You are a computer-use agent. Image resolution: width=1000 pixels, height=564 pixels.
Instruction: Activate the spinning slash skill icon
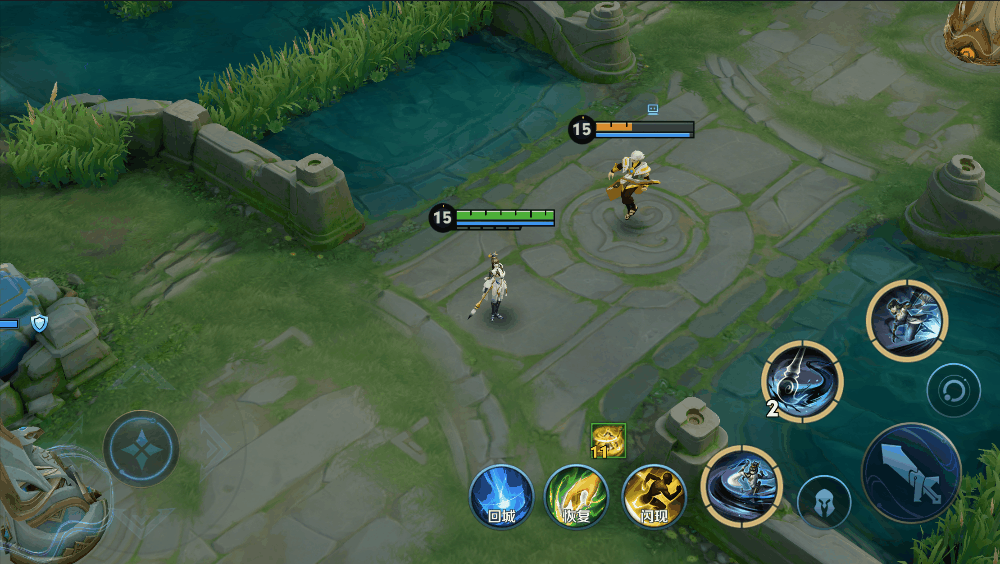tap(742, 486)
